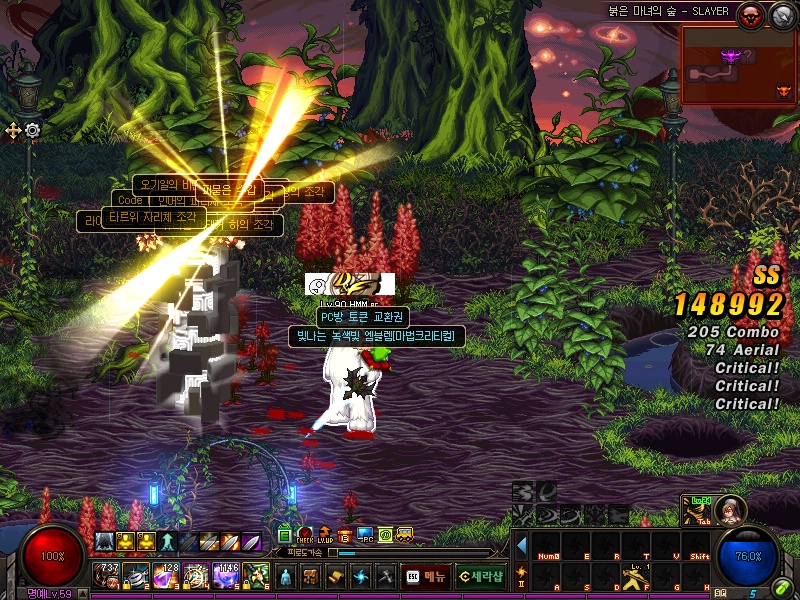The height and width of the screenshot is (600, 800).
Task: Select the weapon item in quick slot 6
Action: (x=256, y=575)
